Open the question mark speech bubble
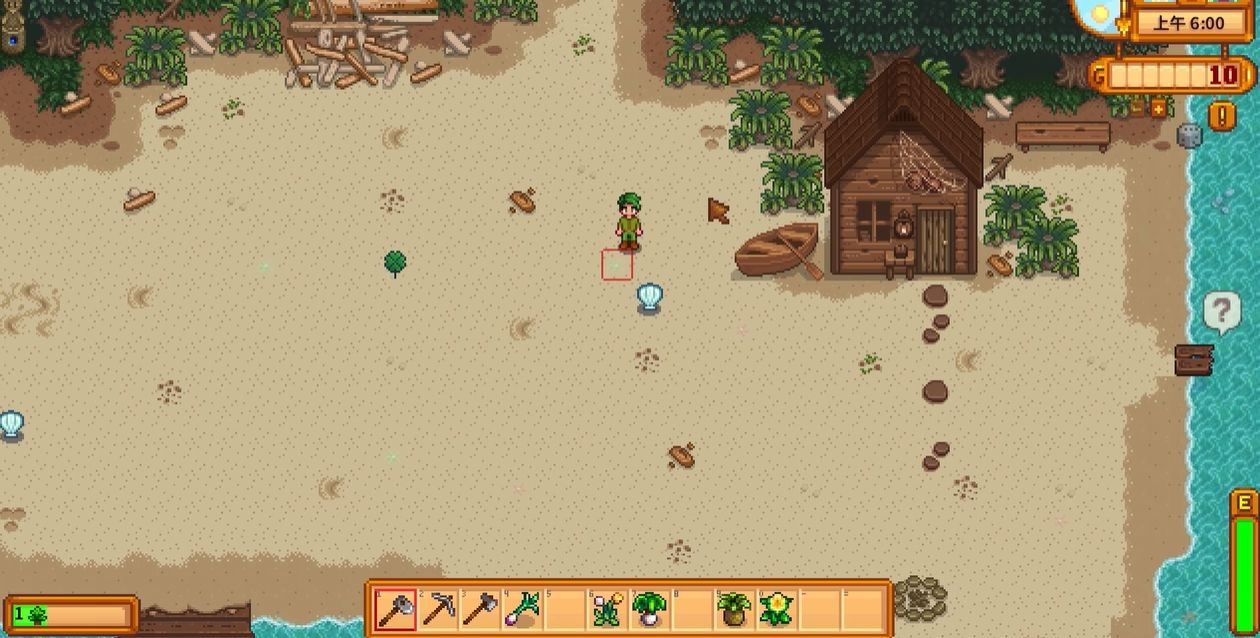 point(1221,312)
